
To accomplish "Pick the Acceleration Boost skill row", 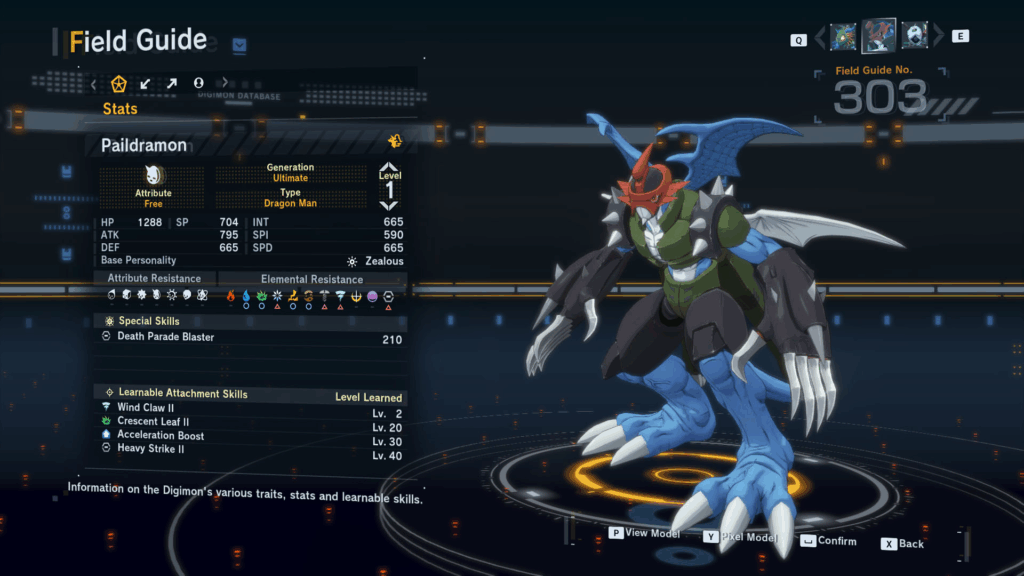I will pyautogui.click(x=252, y=436).
